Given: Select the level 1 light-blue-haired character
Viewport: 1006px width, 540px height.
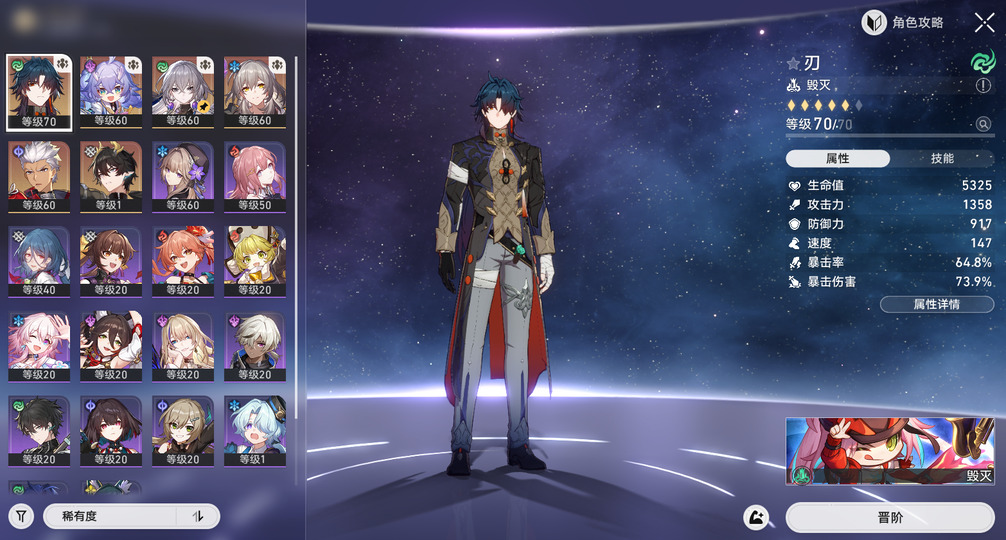Looking at the screenshot, I should point(255,431).
